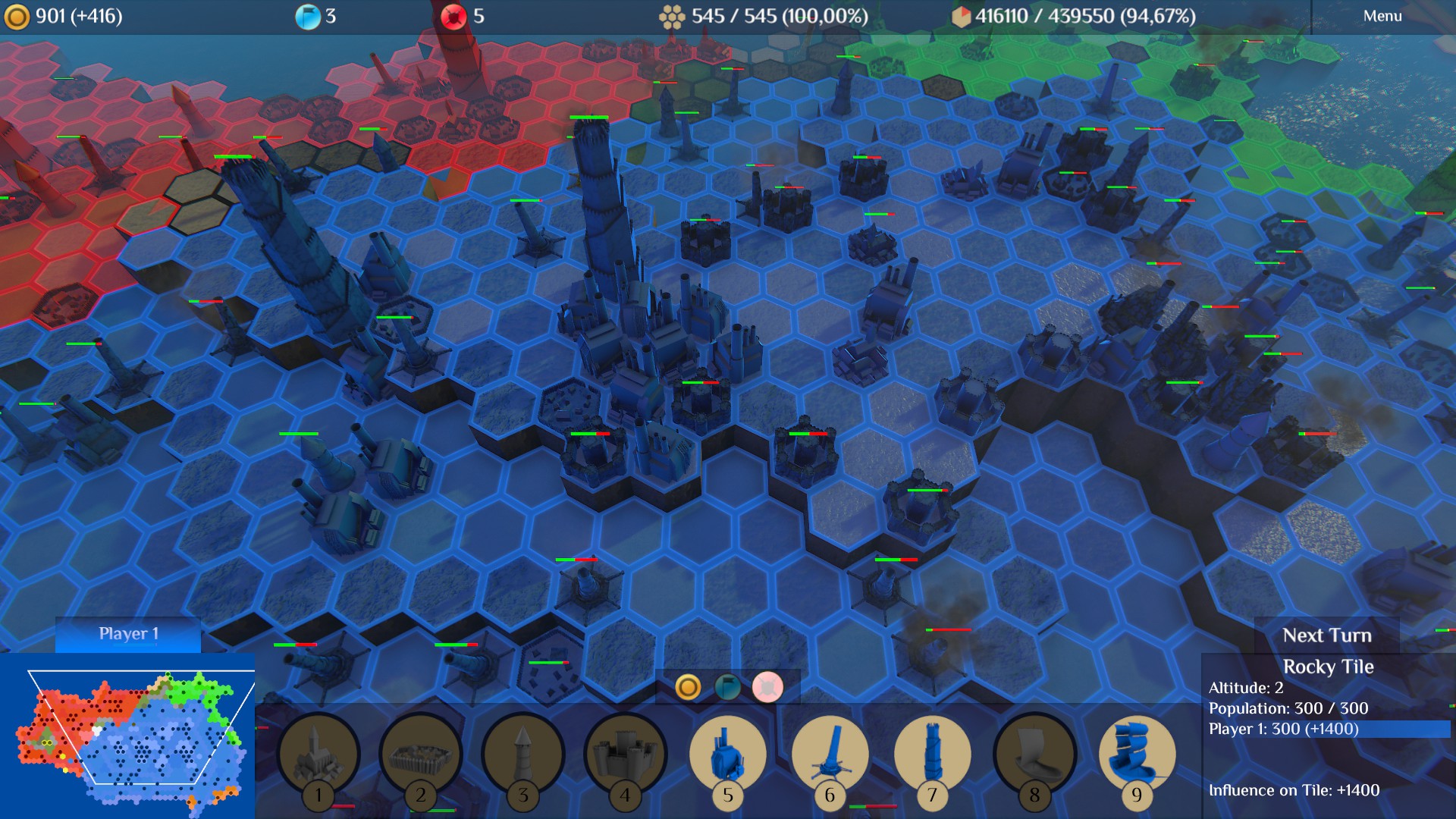This screenshot has width=1456, height=819.
Task: Select the stone castle in slot 4
Action: coord(625,755)
